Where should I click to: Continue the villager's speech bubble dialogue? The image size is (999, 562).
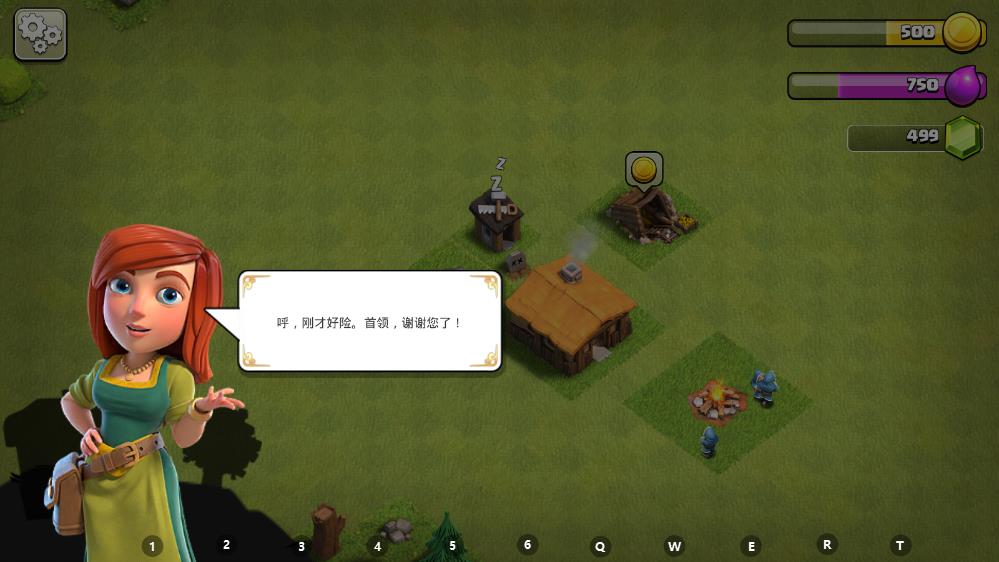370,322
